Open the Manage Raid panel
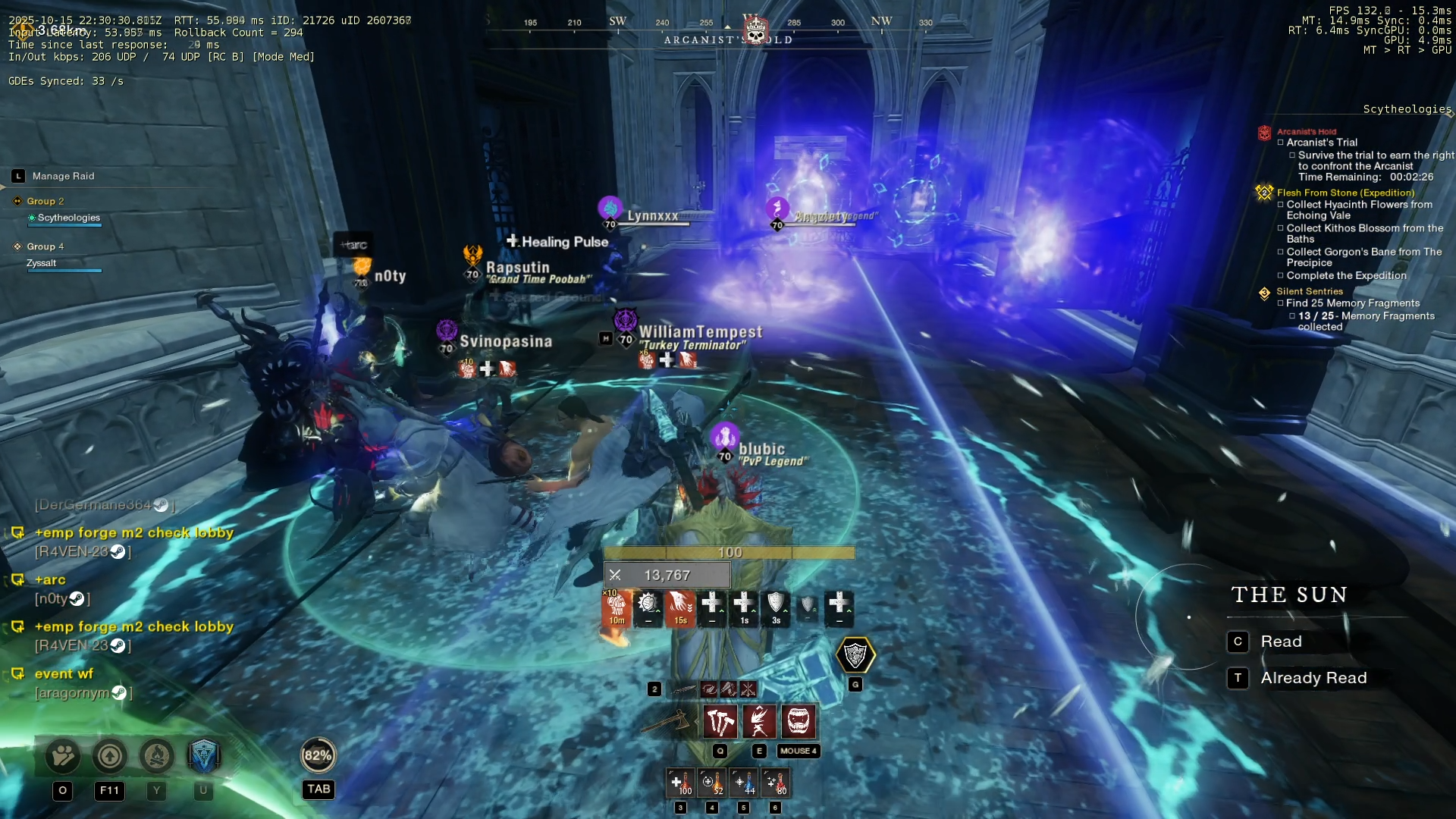Viewport: 1456px width, 819px height. (63, 176)
